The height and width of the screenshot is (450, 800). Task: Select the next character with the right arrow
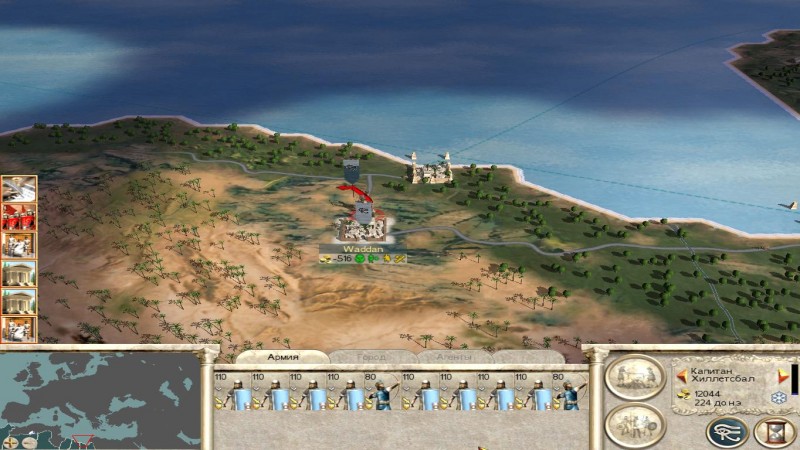pos(783,376)
